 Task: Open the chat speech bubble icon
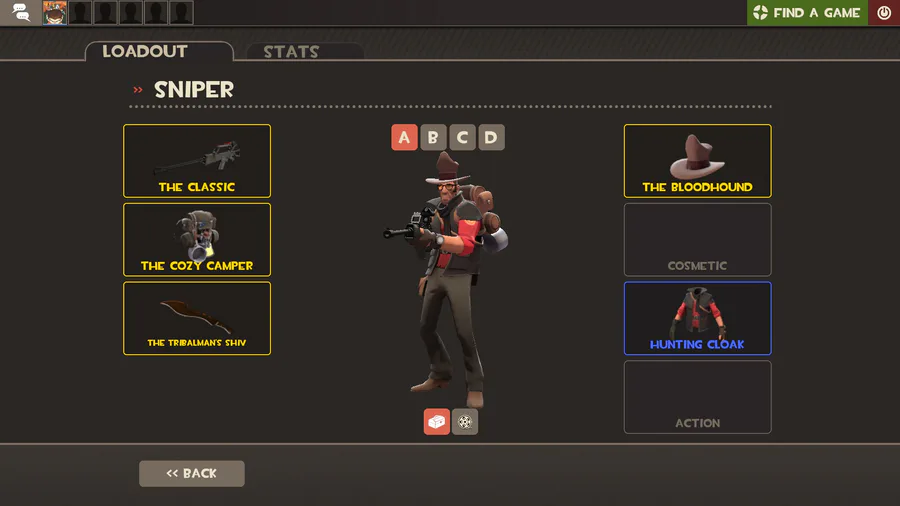[x=22, y=13]
